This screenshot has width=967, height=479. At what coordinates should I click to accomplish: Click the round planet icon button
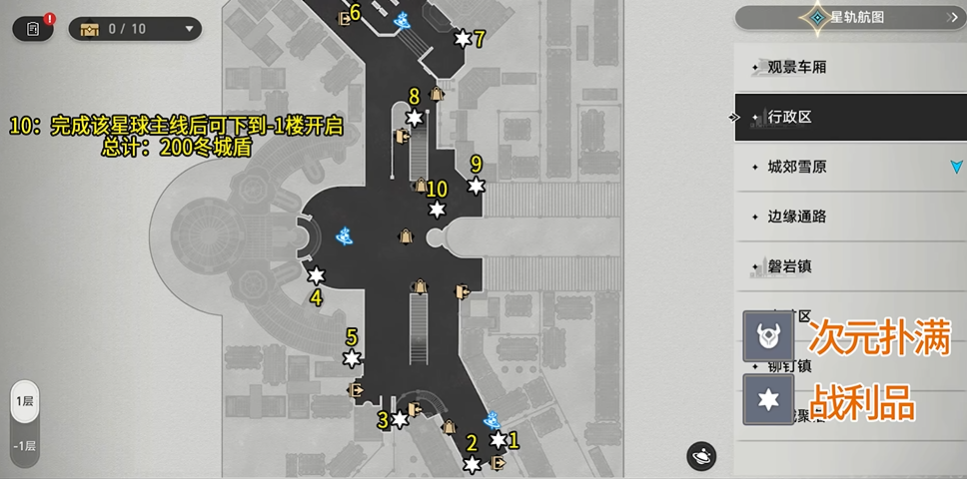701,456
